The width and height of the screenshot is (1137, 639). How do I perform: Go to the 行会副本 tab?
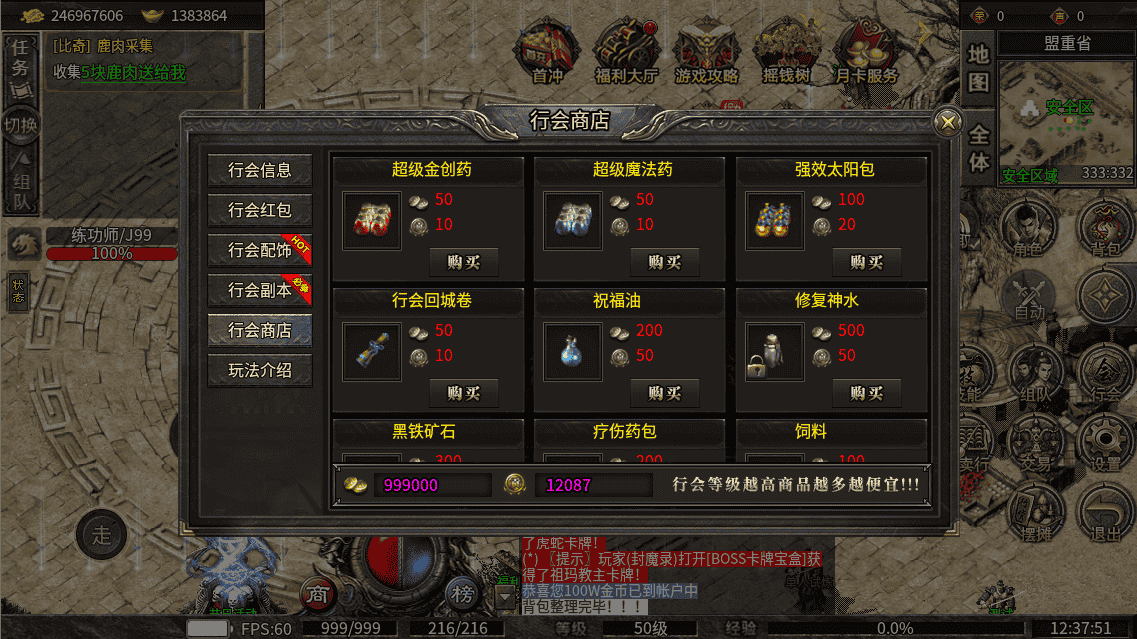click(260, 290)
